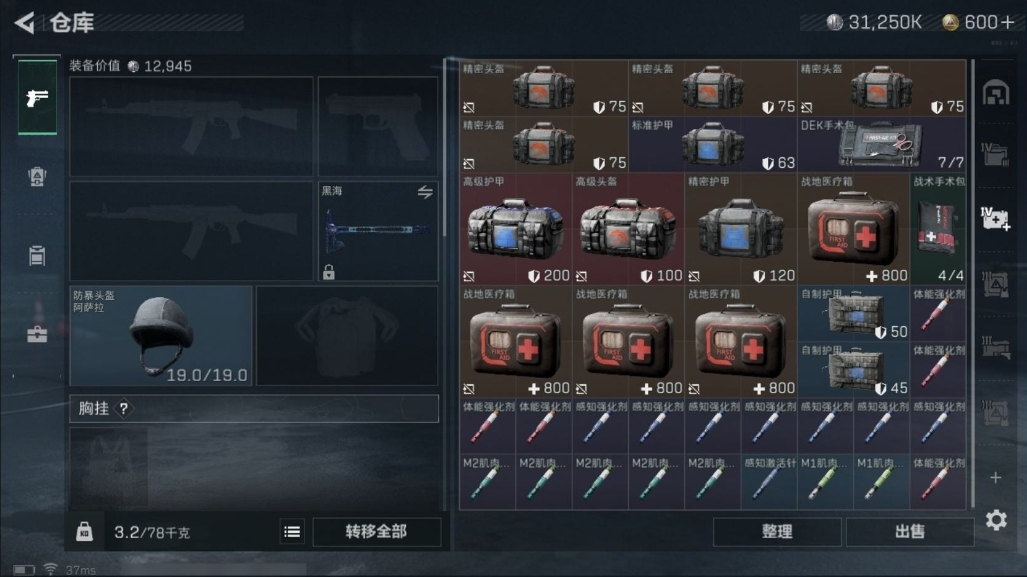Open the gear settings icon
Viewport: 1027px width, 577px height.
click(995, 520)
